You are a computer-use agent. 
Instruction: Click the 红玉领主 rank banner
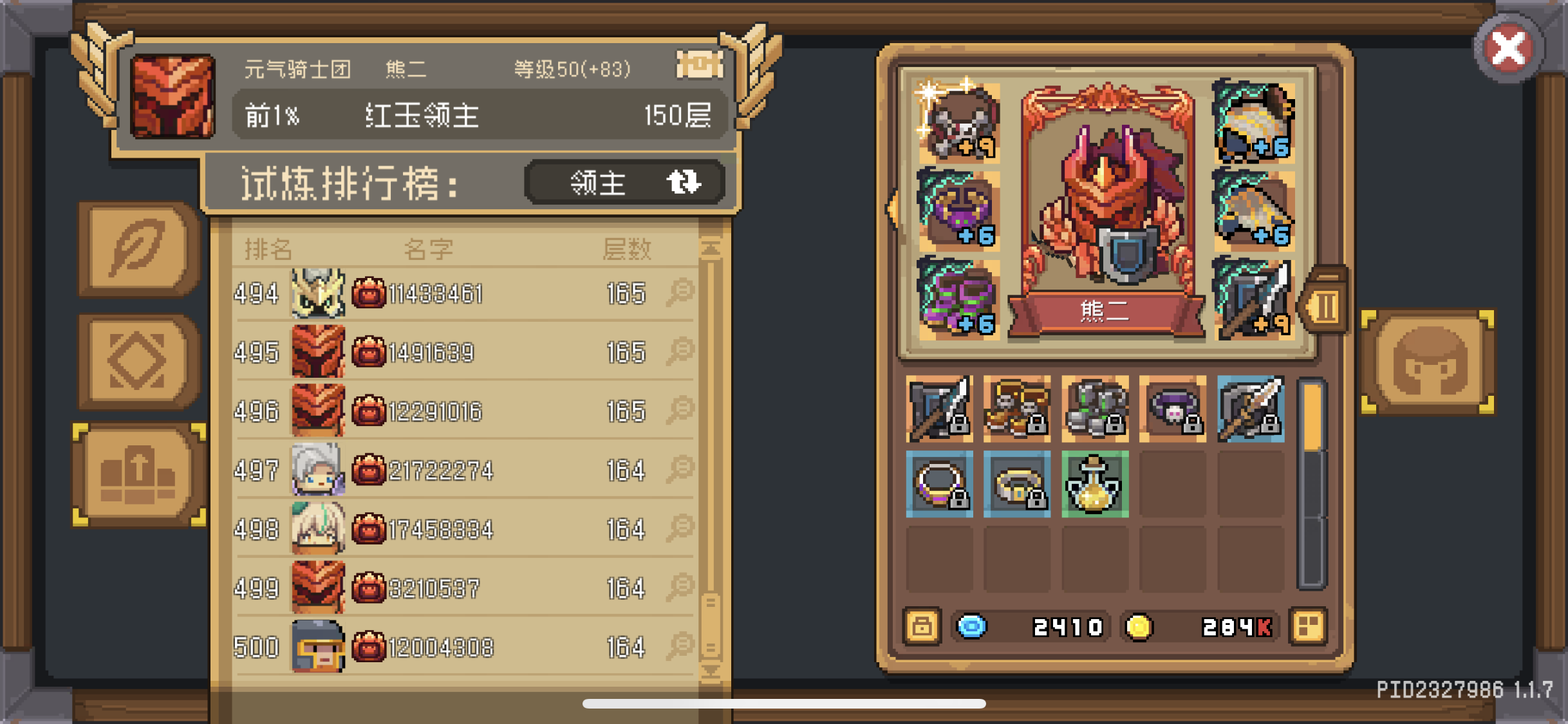422,116
